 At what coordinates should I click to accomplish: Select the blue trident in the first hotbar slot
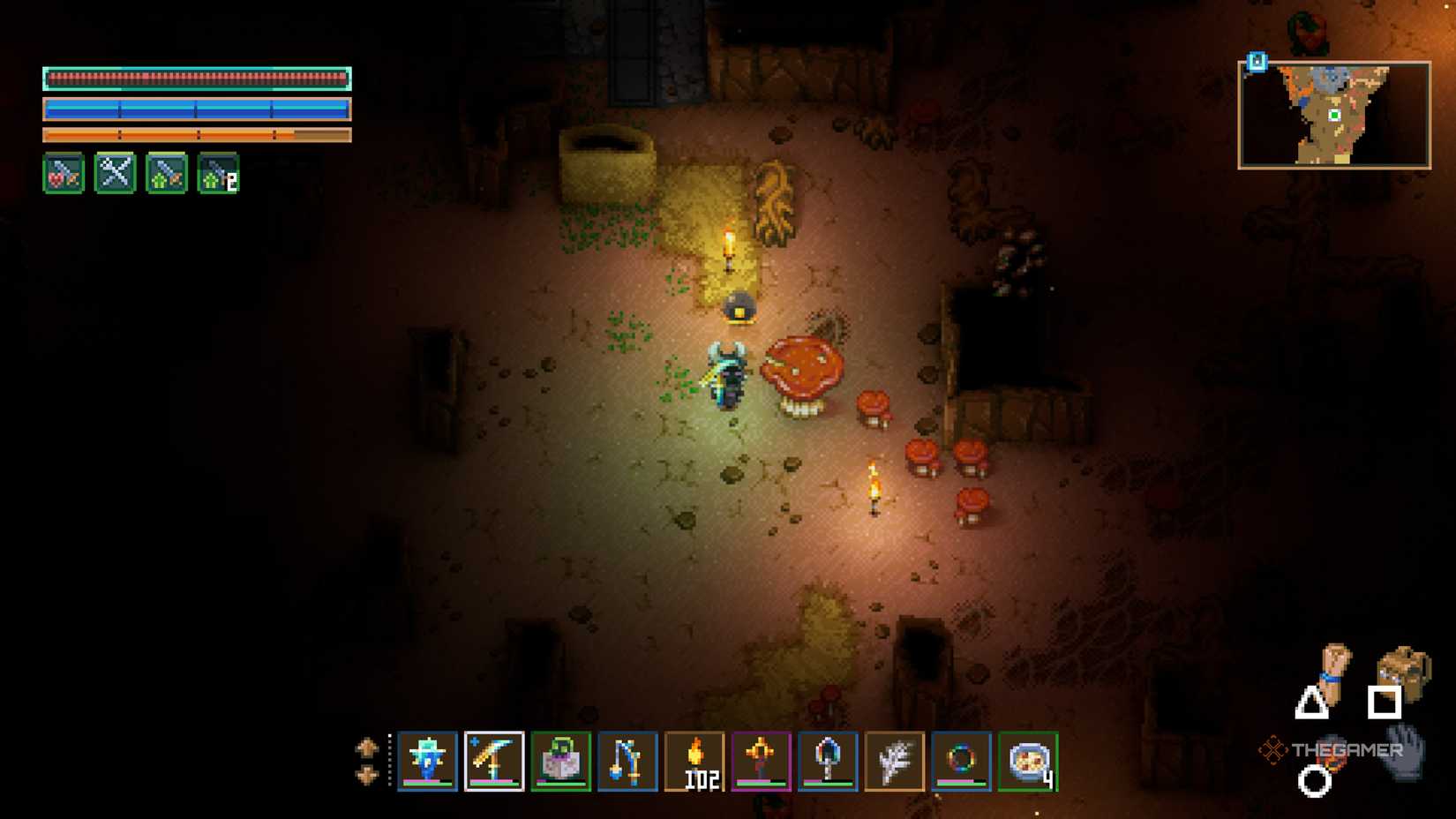[427, 761]
